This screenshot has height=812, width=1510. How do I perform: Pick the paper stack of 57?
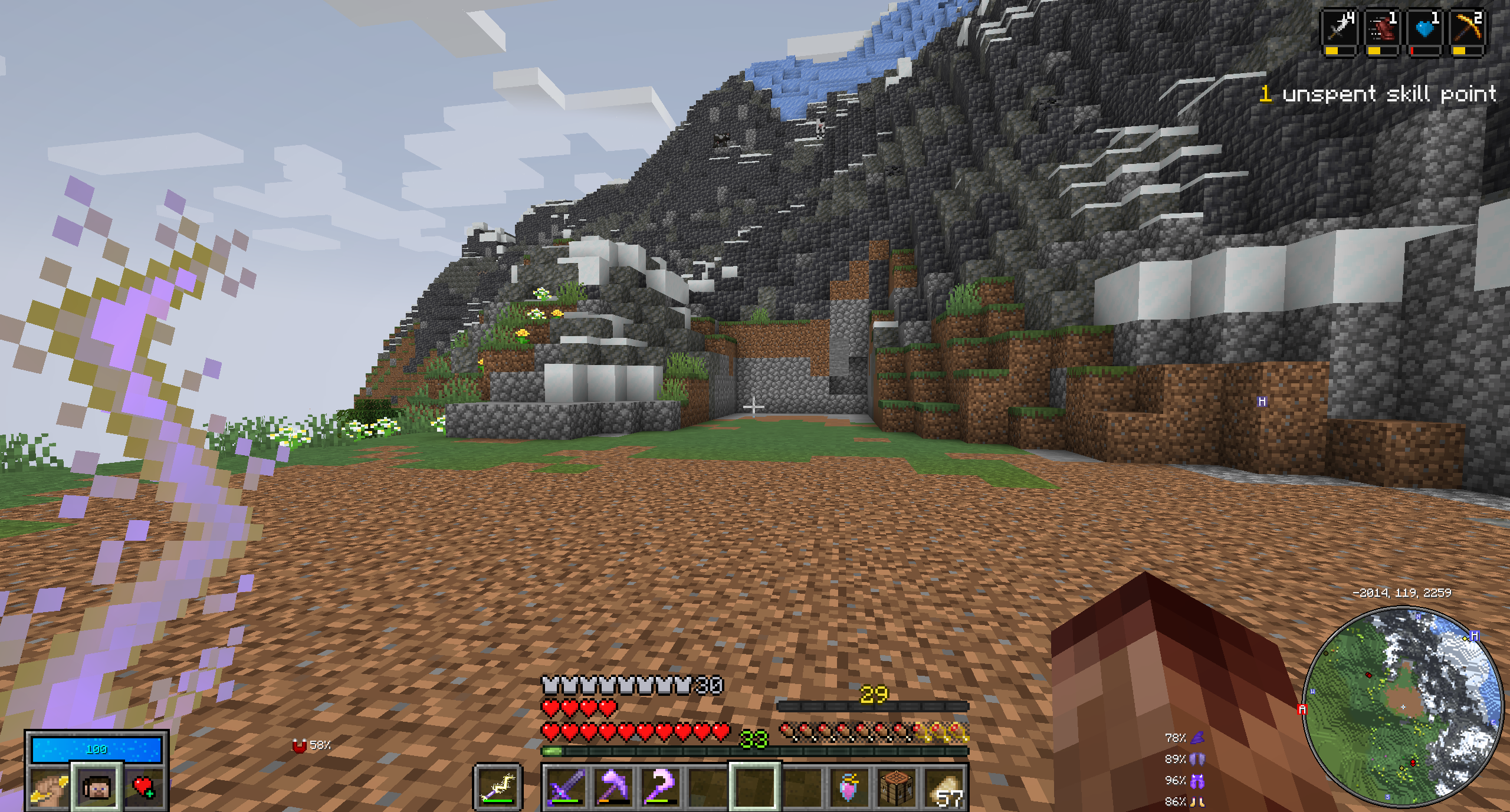click(x=945, y=787)
